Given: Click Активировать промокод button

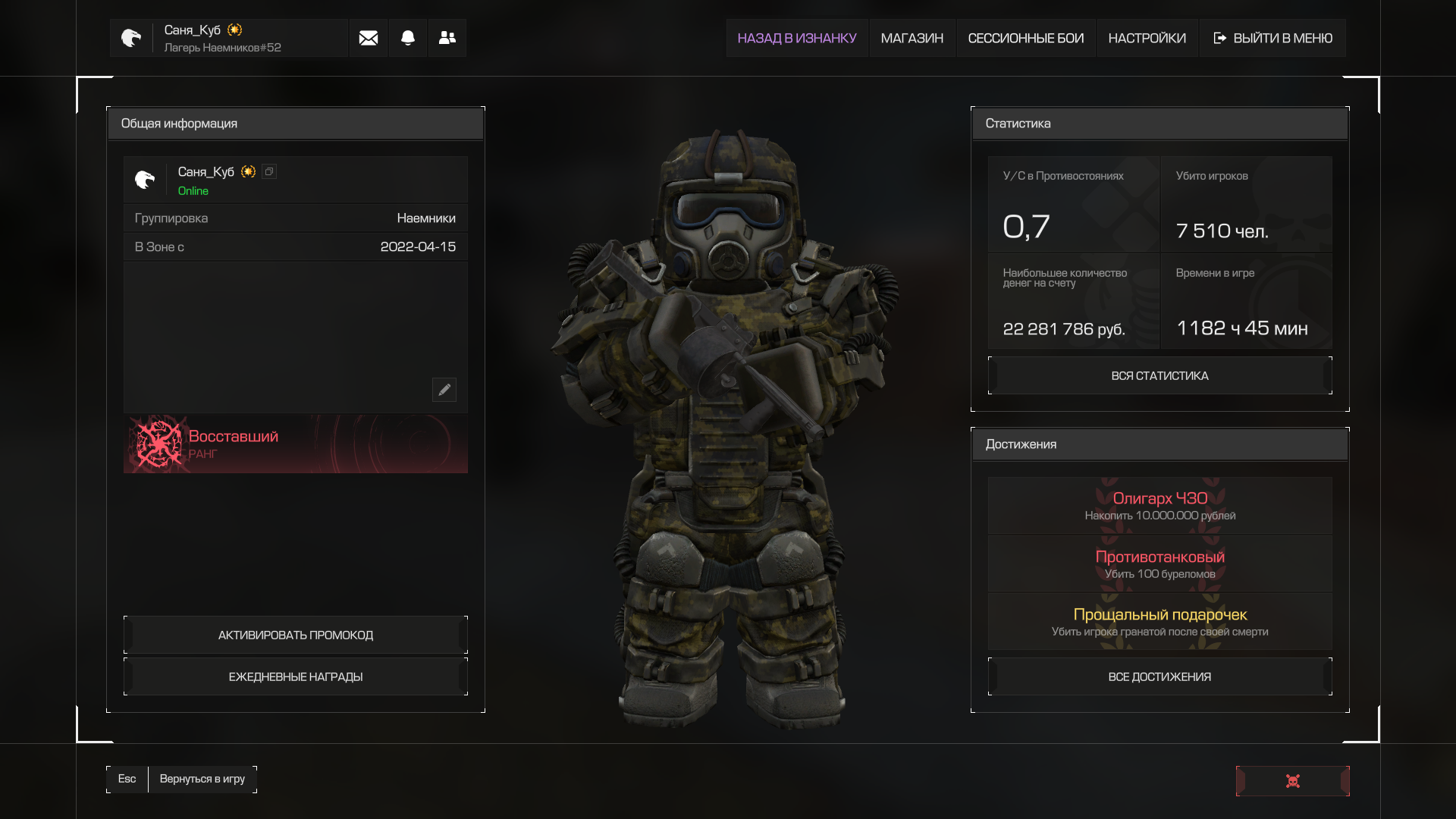Looking at the screenshot, I should [x=296, y=635].
